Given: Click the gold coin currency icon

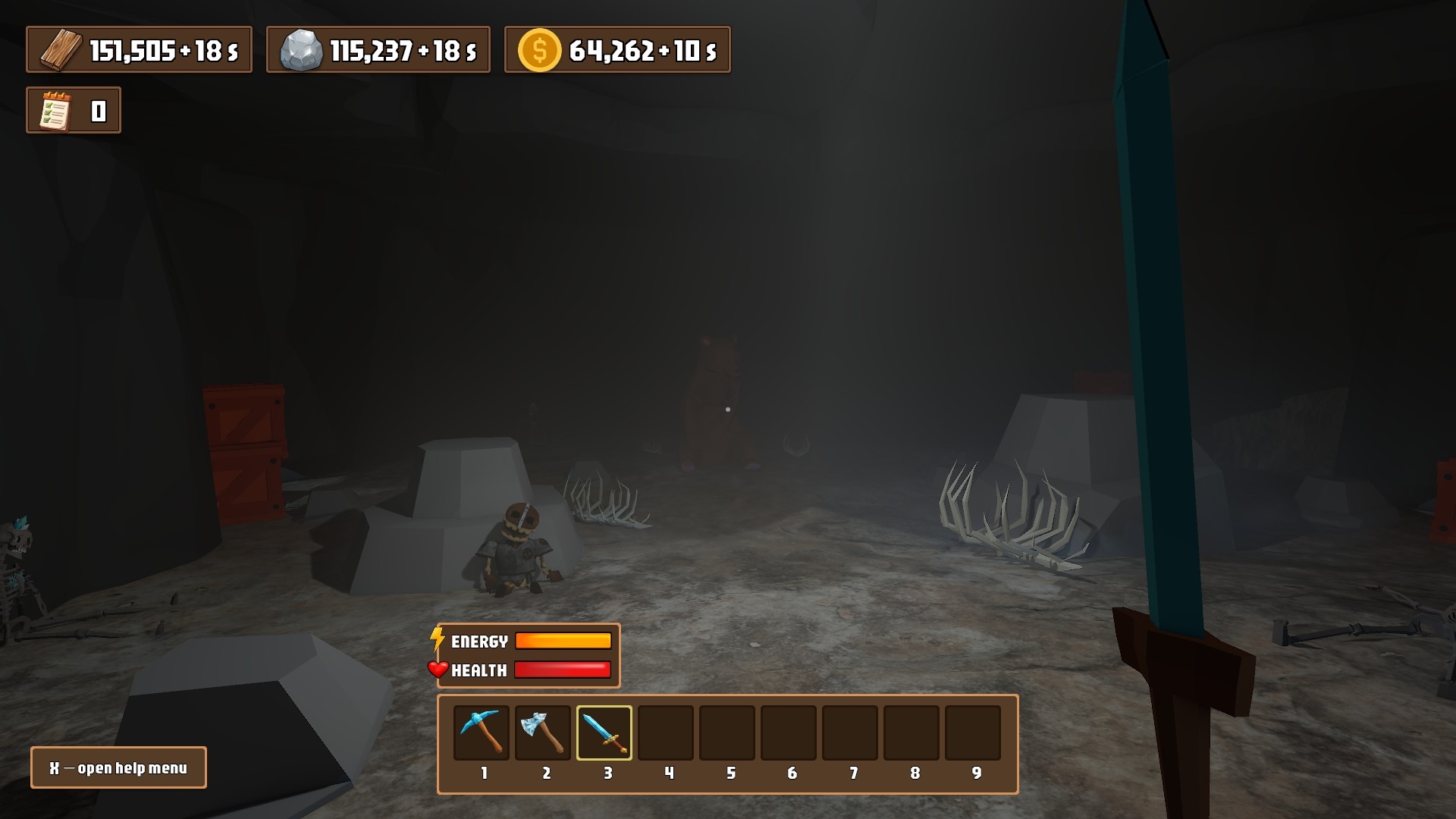Looking at the screenshot, I should coord(539,51).
